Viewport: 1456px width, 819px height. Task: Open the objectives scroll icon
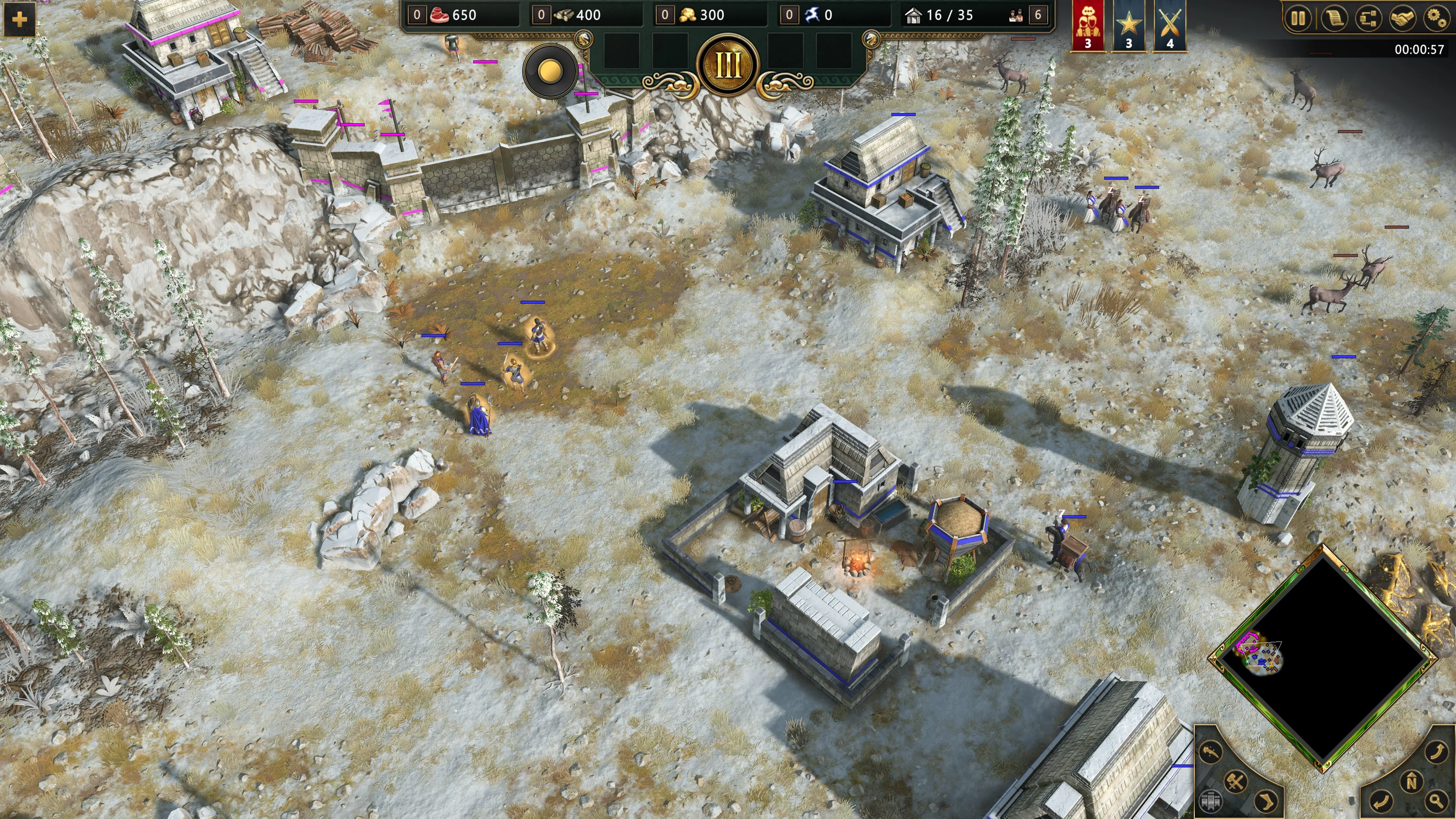[x=1334, y=19]
